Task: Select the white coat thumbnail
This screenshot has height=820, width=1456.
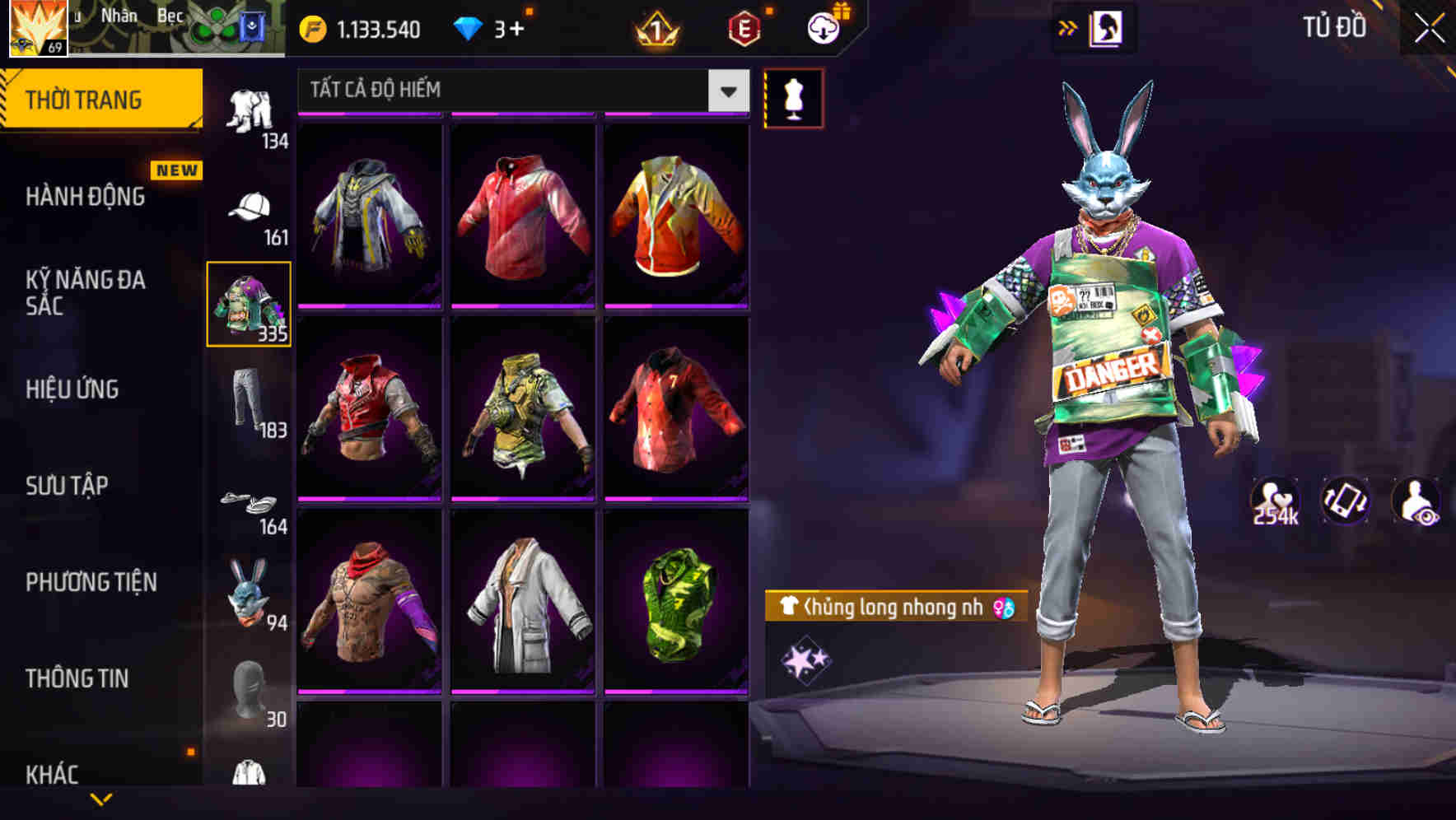Action: [x=524, y=611]
